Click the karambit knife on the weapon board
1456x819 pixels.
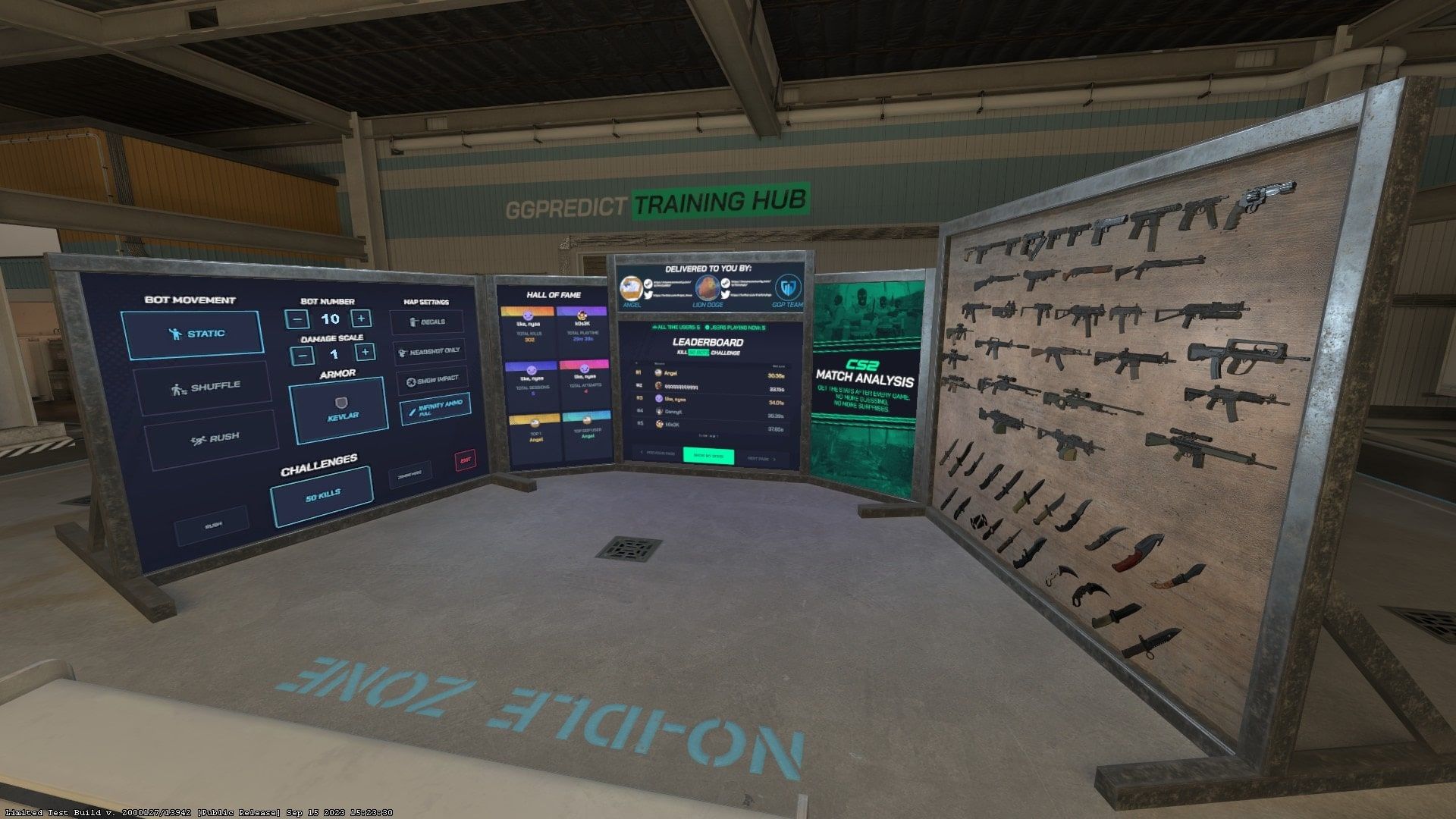coord(1092,591)
